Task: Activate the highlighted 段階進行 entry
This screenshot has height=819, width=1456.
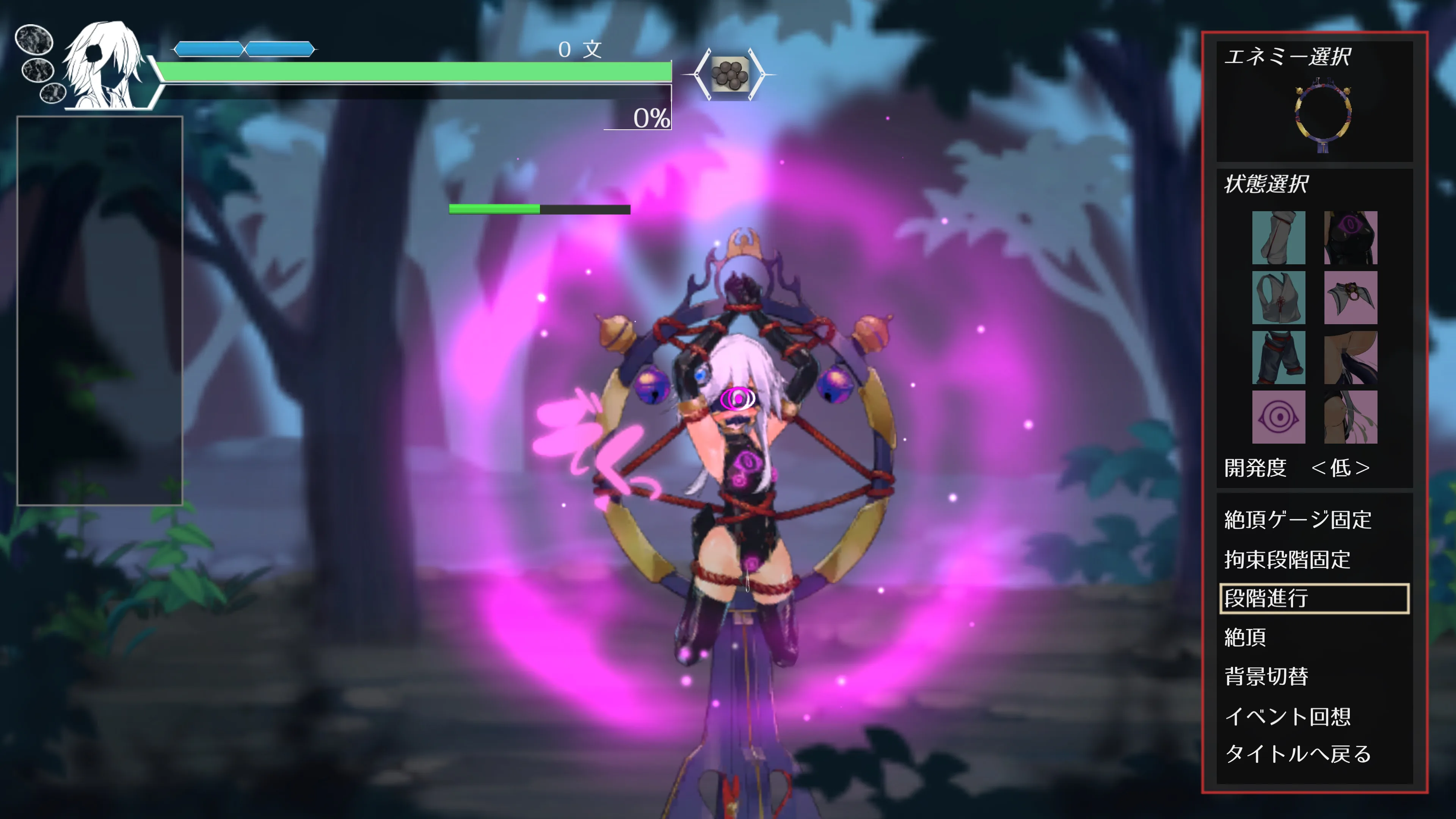Action: coord(1313,599)
